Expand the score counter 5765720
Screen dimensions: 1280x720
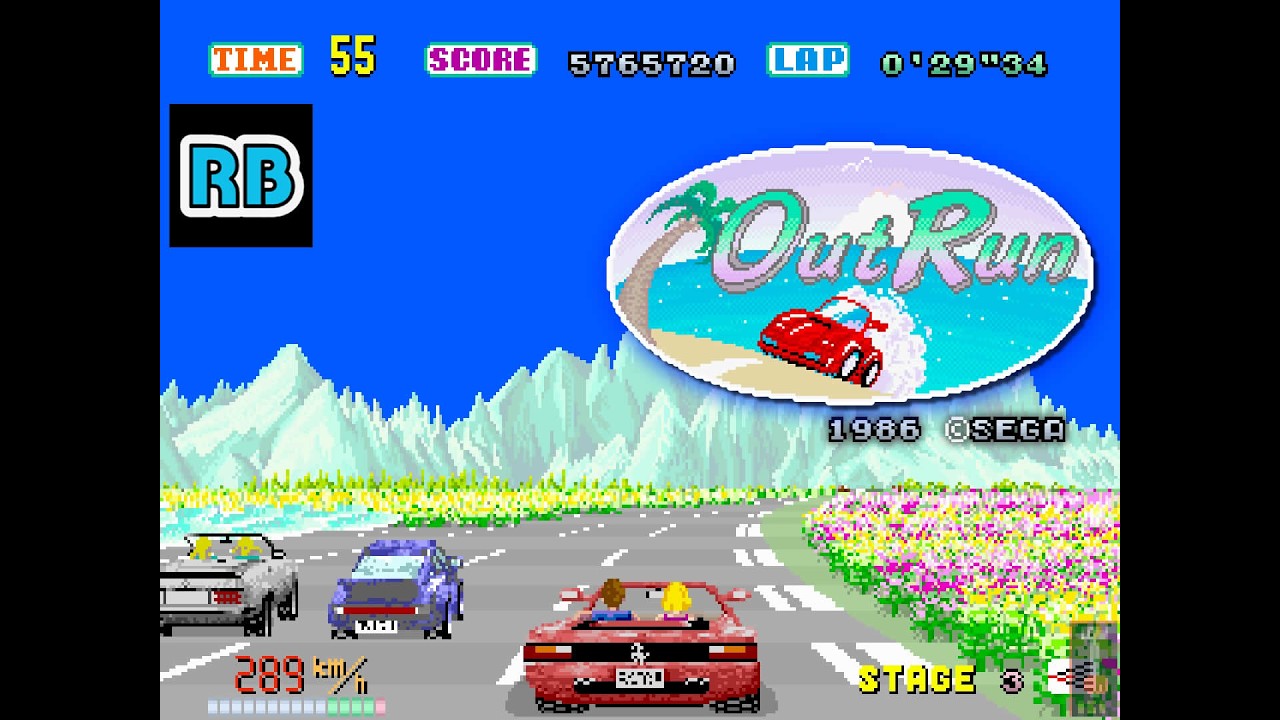(650, 64)
